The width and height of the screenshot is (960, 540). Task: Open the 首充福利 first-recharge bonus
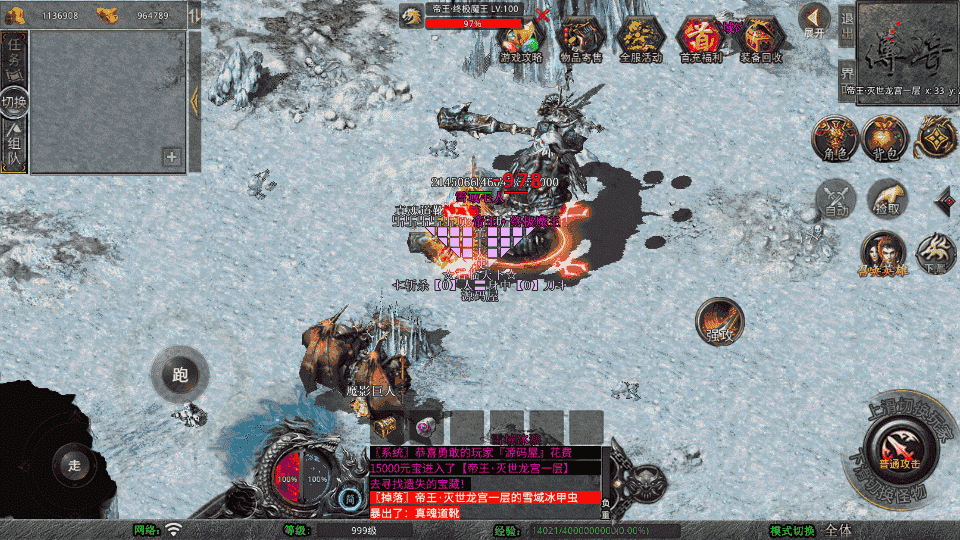click(x=699, y=40)
